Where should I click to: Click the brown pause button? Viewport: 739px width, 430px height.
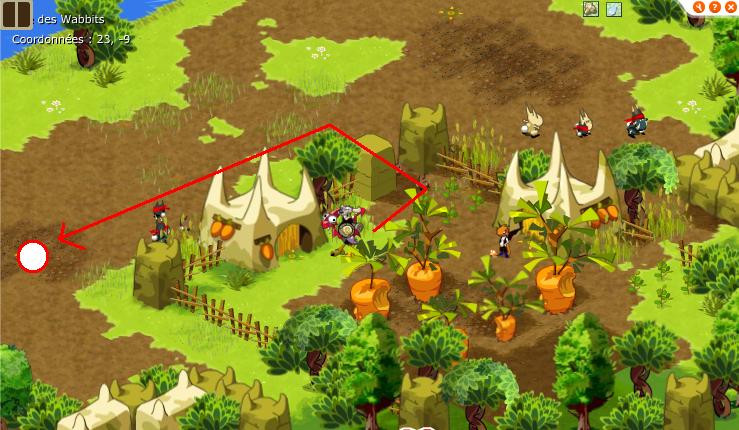coord(16,14)
